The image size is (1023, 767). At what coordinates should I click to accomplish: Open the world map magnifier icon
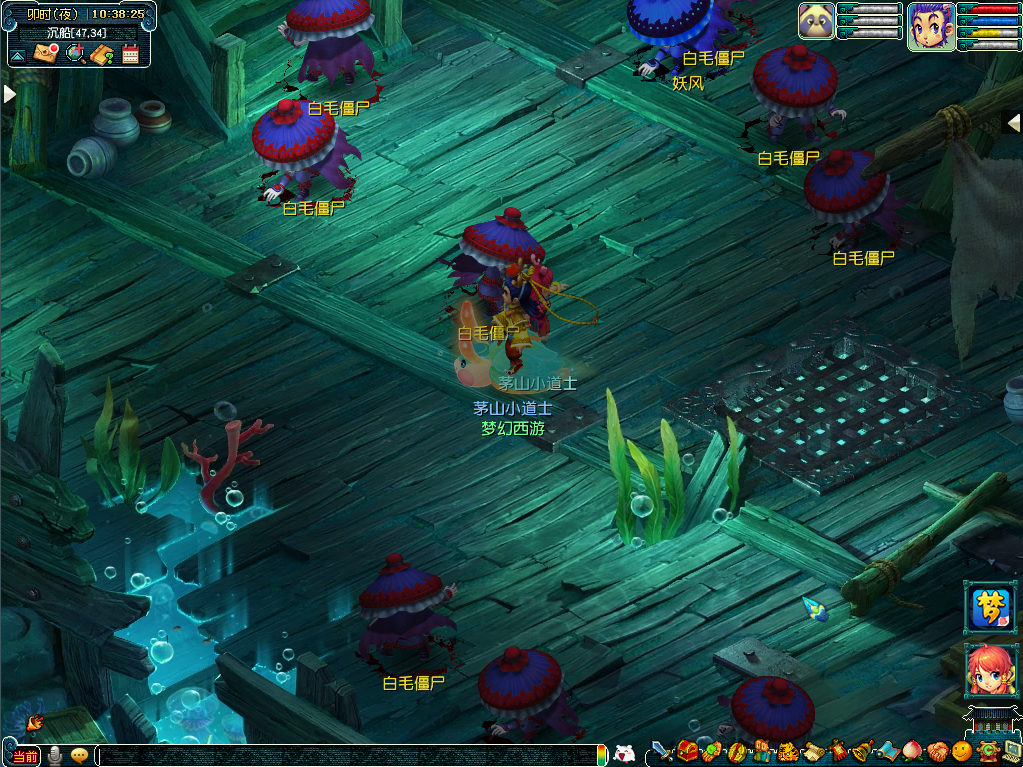pos(75,54)
